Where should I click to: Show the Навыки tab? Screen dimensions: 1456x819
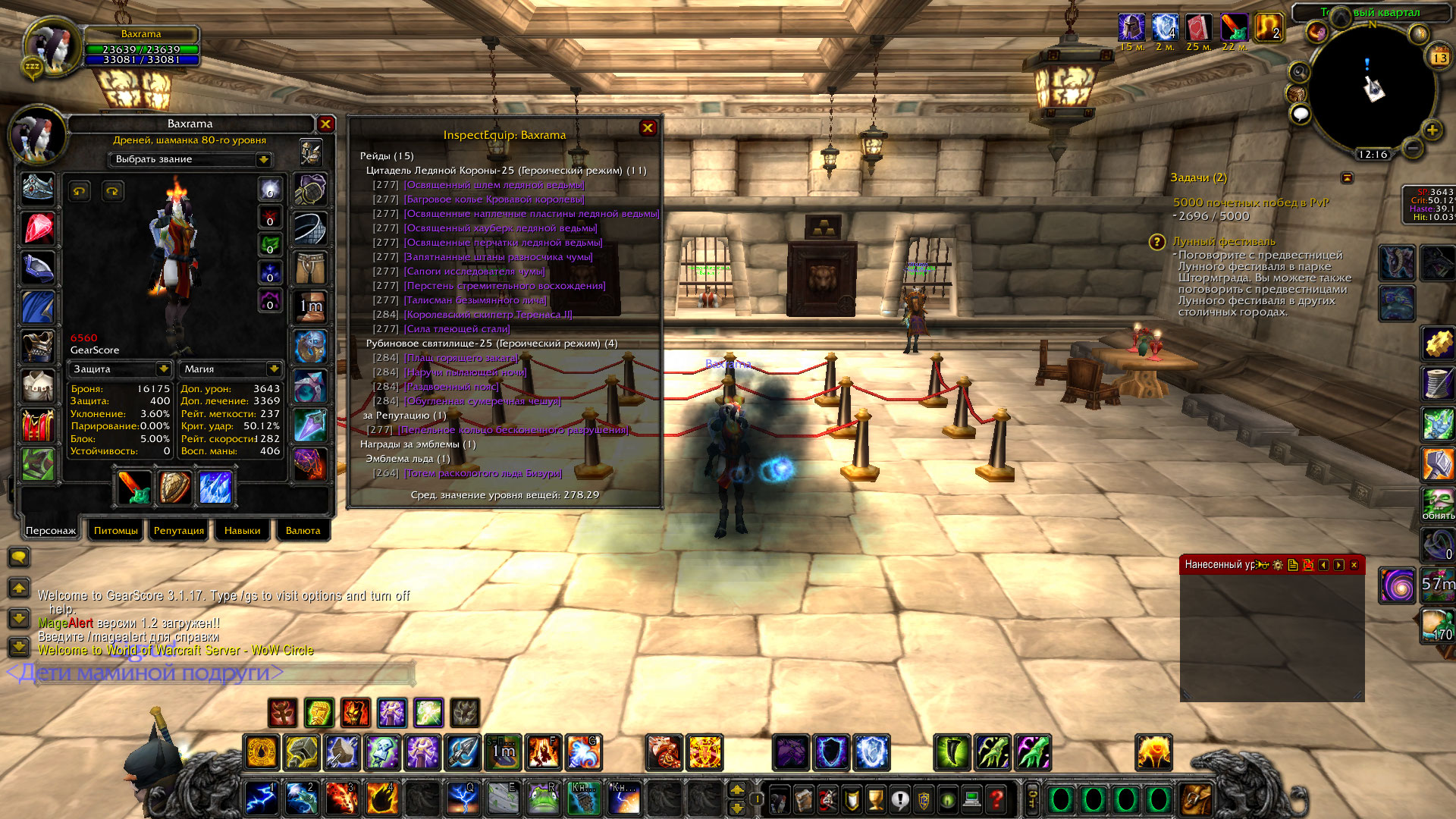[x=242, y=531]
